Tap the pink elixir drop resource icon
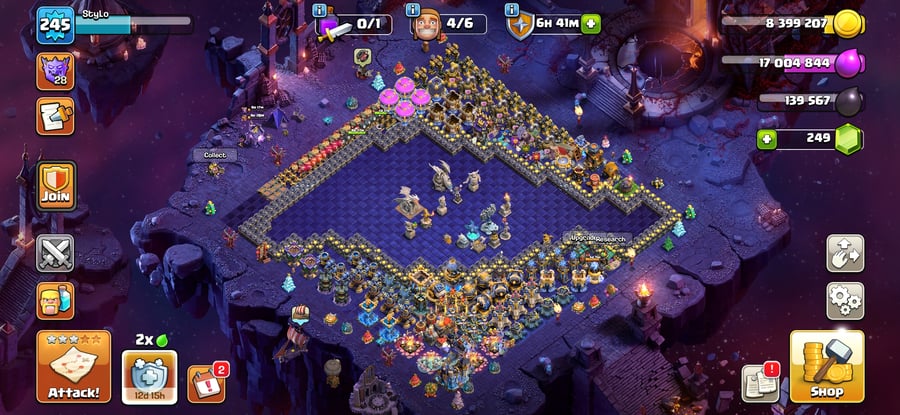 (848, 63)
